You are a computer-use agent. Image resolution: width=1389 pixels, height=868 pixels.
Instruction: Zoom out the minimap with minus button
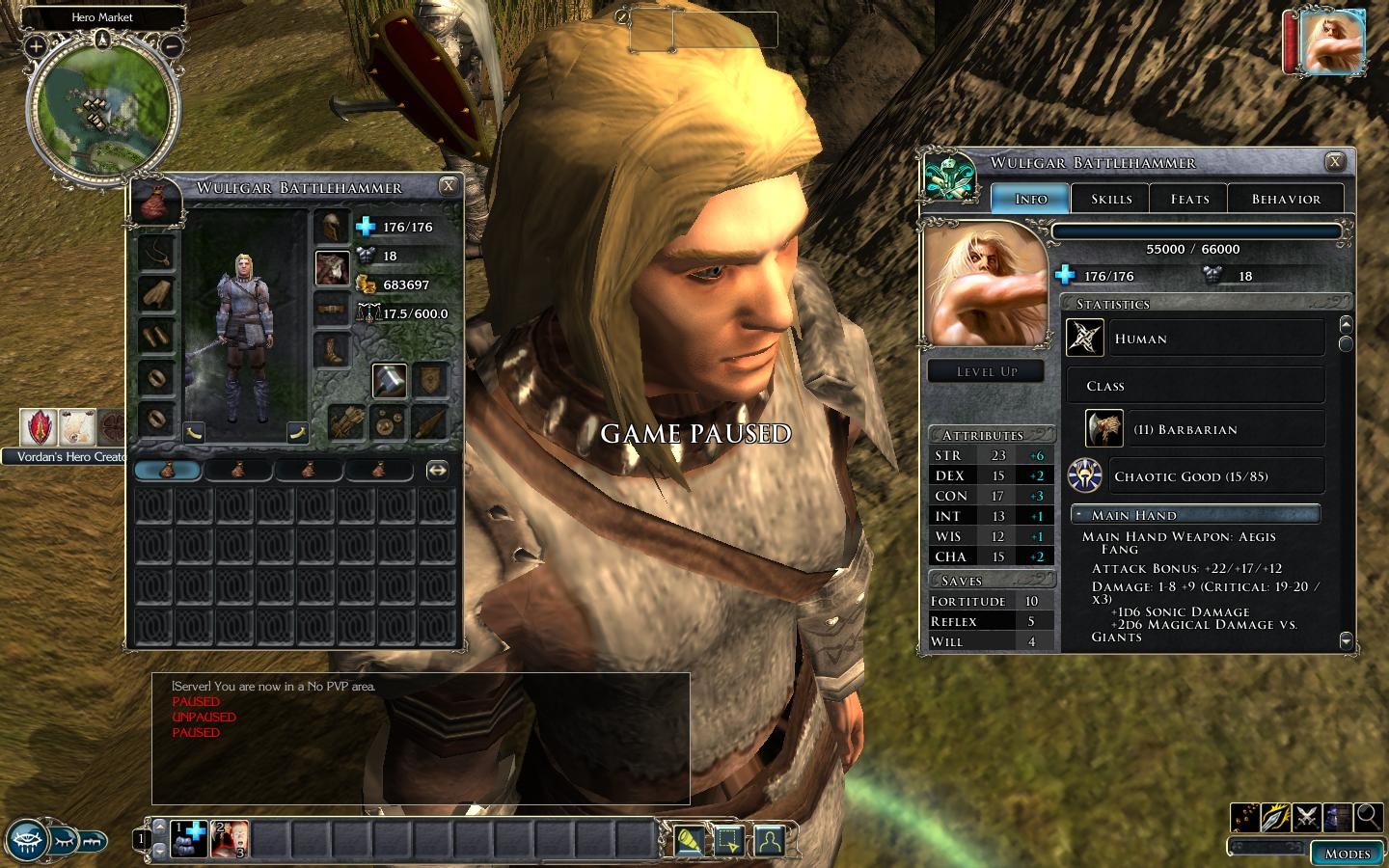click(x=172, y=45)
